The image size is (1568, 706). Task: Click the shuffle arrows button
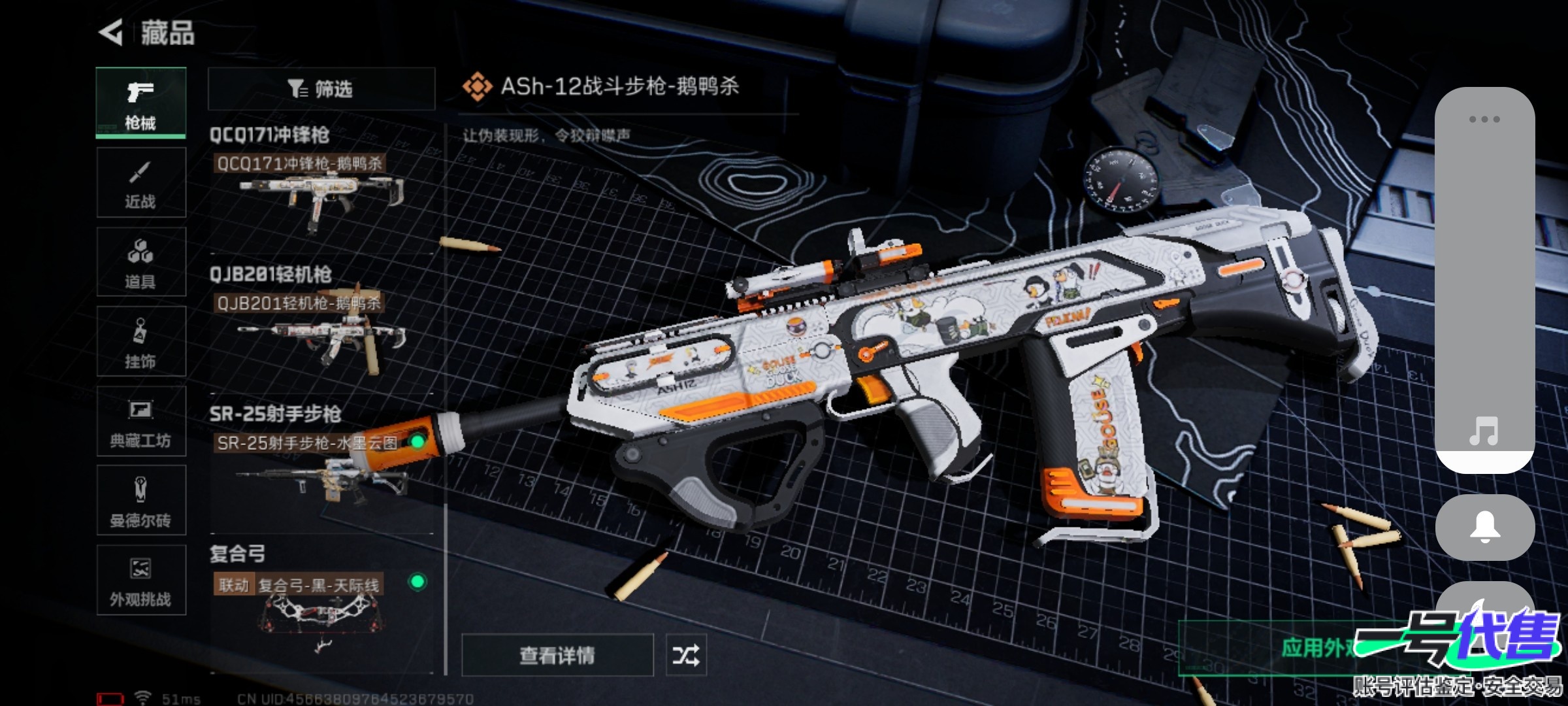pyautogui.click(x=686, y=655)
